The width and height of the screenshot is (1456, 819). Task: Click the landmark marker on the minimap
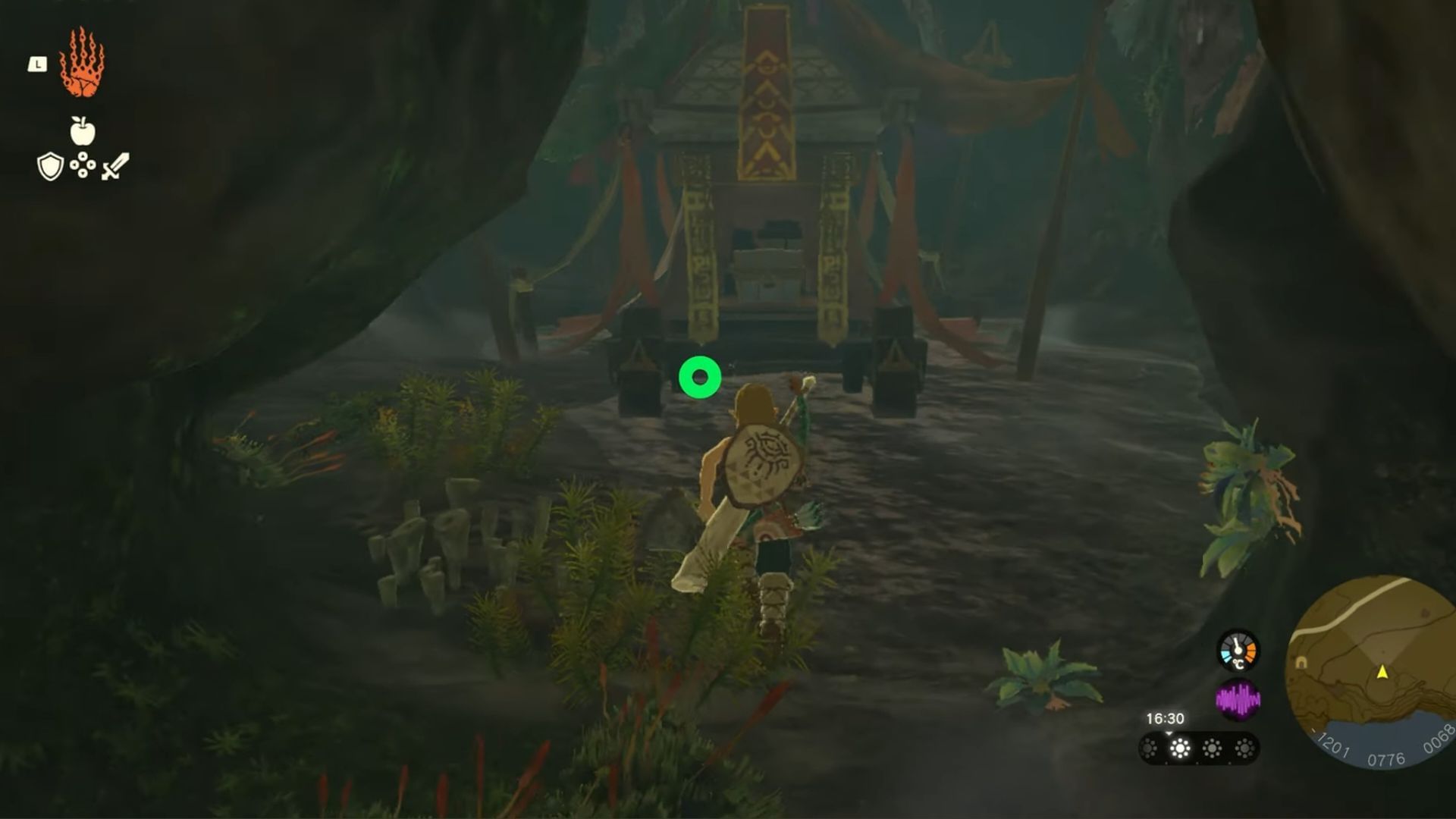(1301, 661)
